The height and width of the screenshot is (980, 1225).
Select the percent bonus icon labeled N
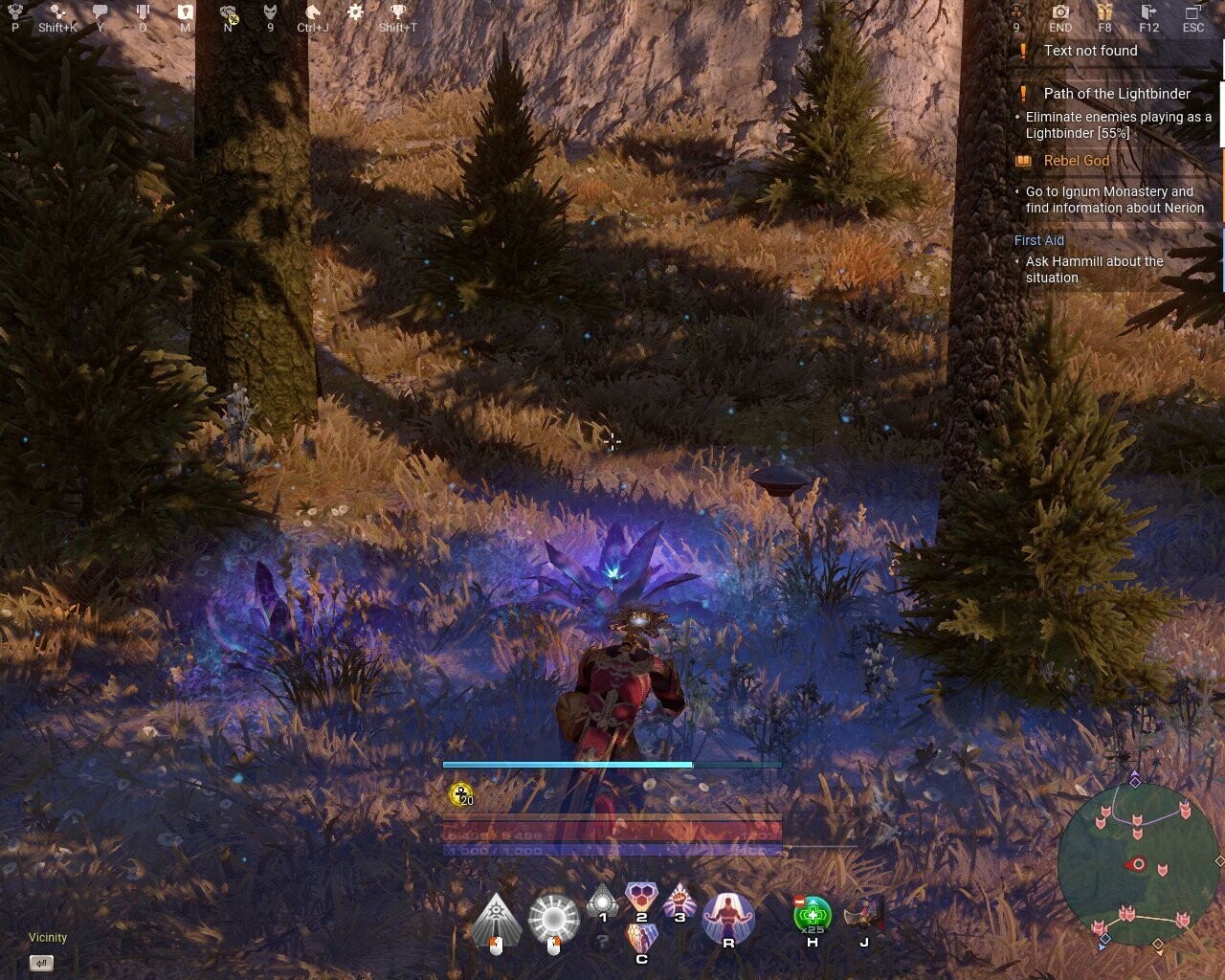pyautogui.click(x=227, y=13)
